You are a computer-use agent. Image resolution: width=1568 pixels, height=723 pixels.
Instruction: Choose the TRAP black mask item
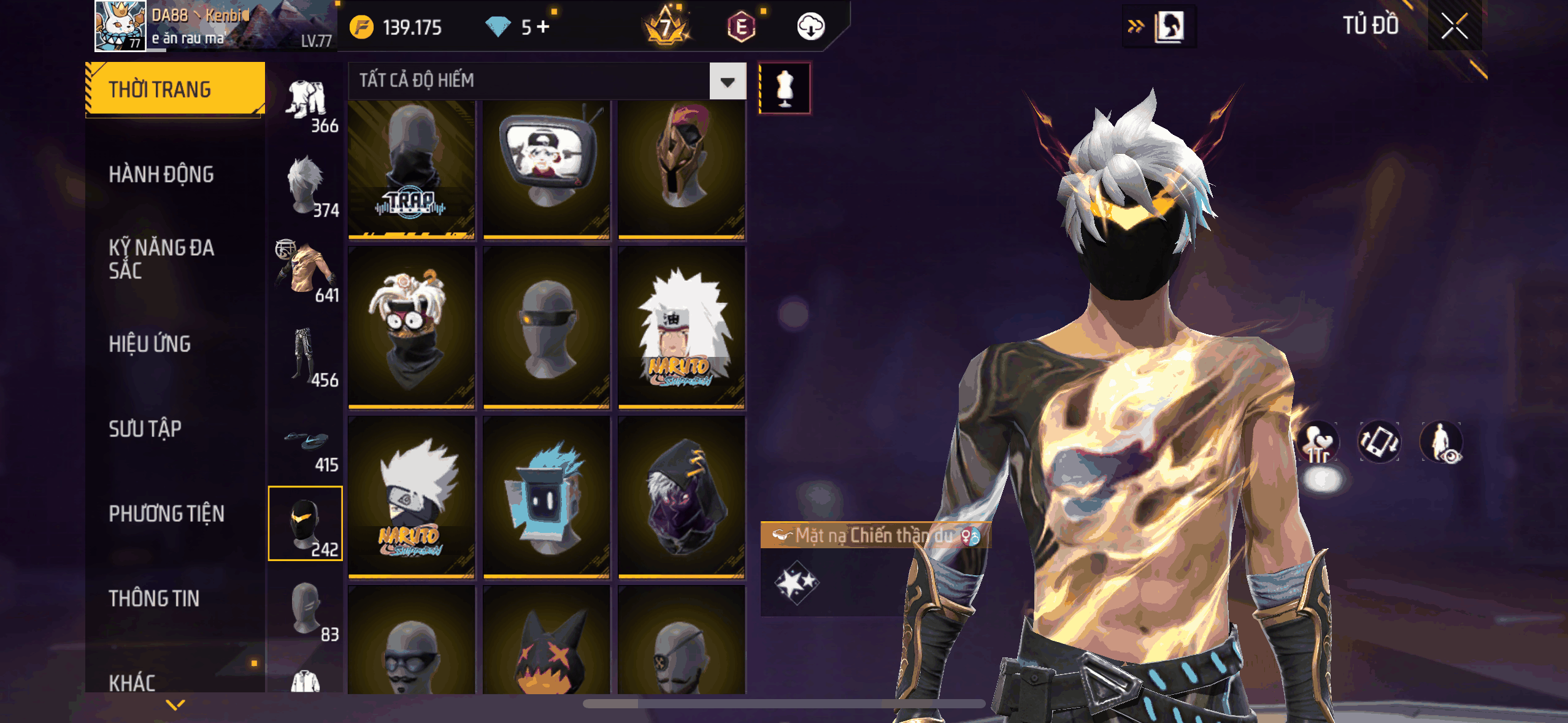[x=411, y=169]
